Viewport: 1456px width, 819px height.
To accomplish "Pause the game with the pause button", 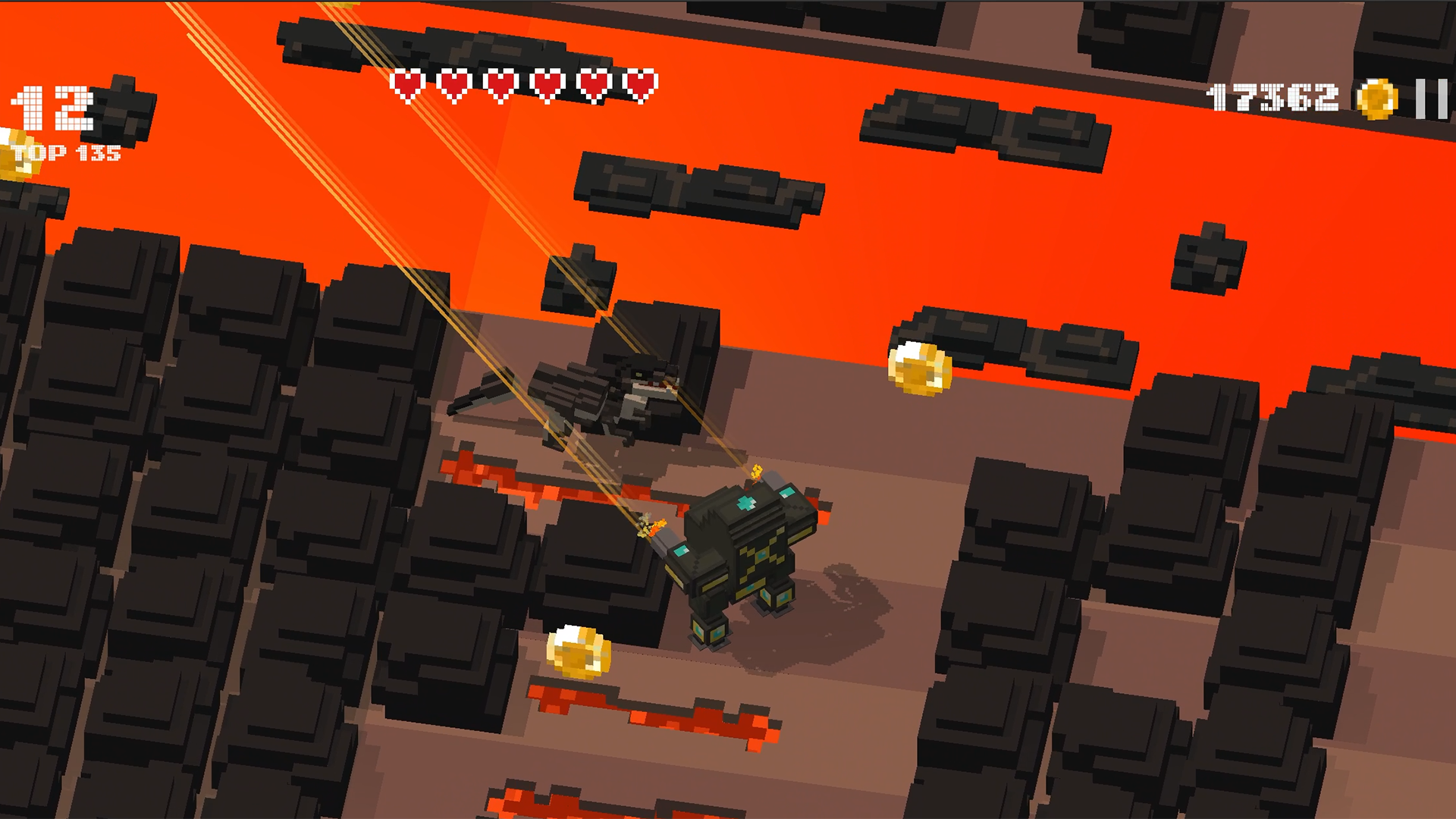I will coord(1431,99).
